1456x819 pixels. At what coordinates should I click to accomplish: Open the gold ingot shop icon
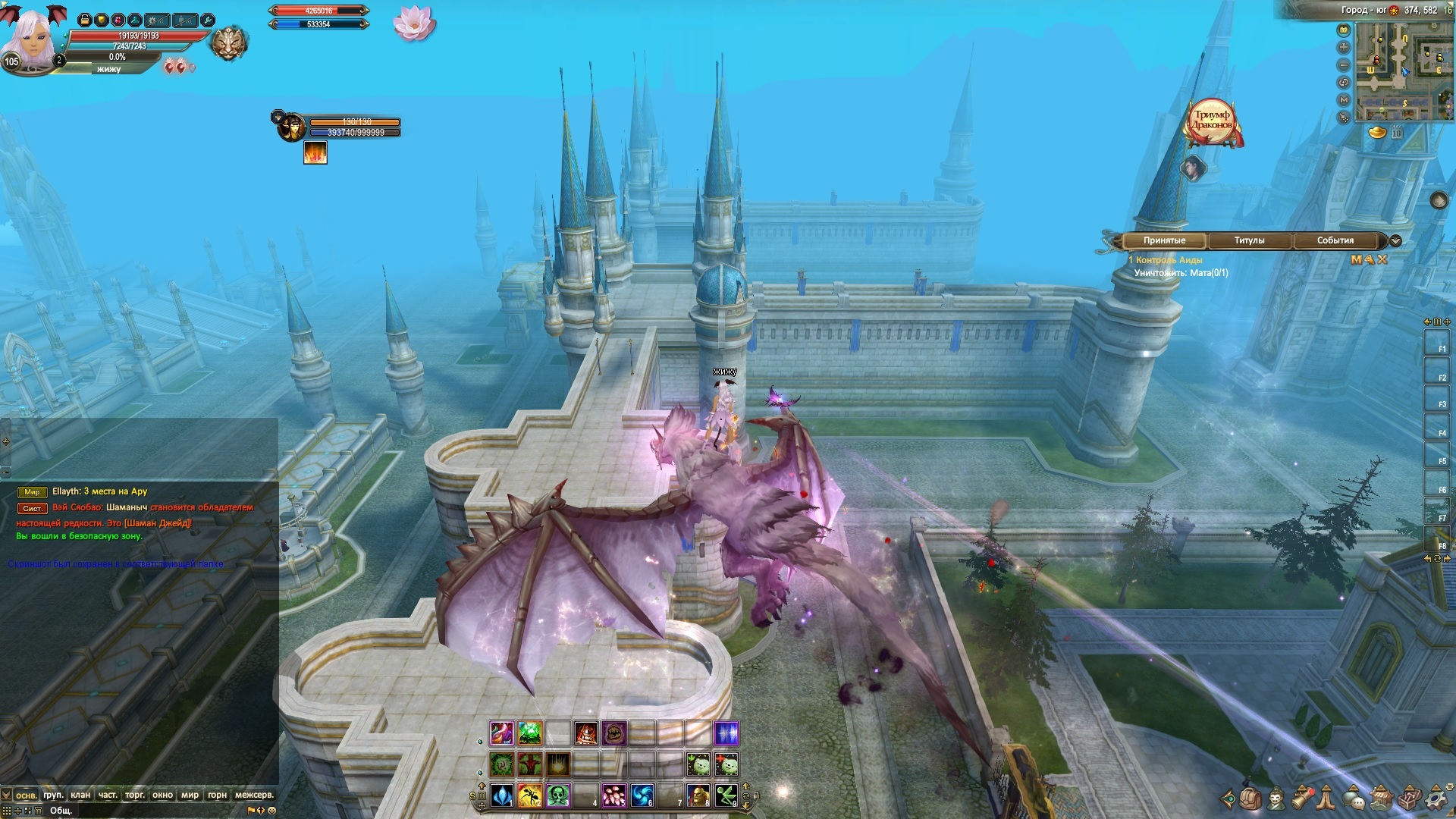[1377, 133]
